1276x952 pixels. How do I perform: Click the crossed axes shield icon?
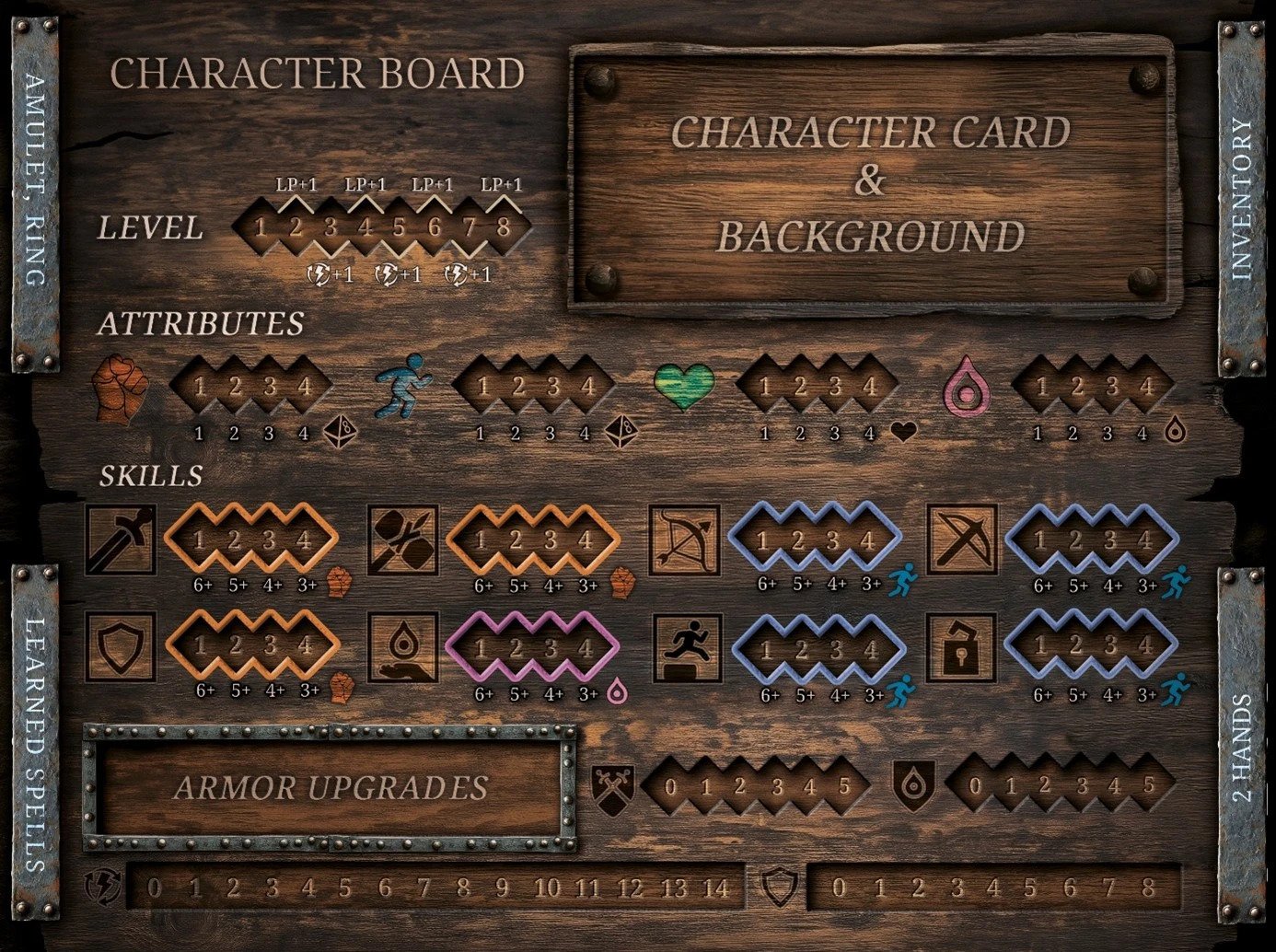[x=613, y=788]
